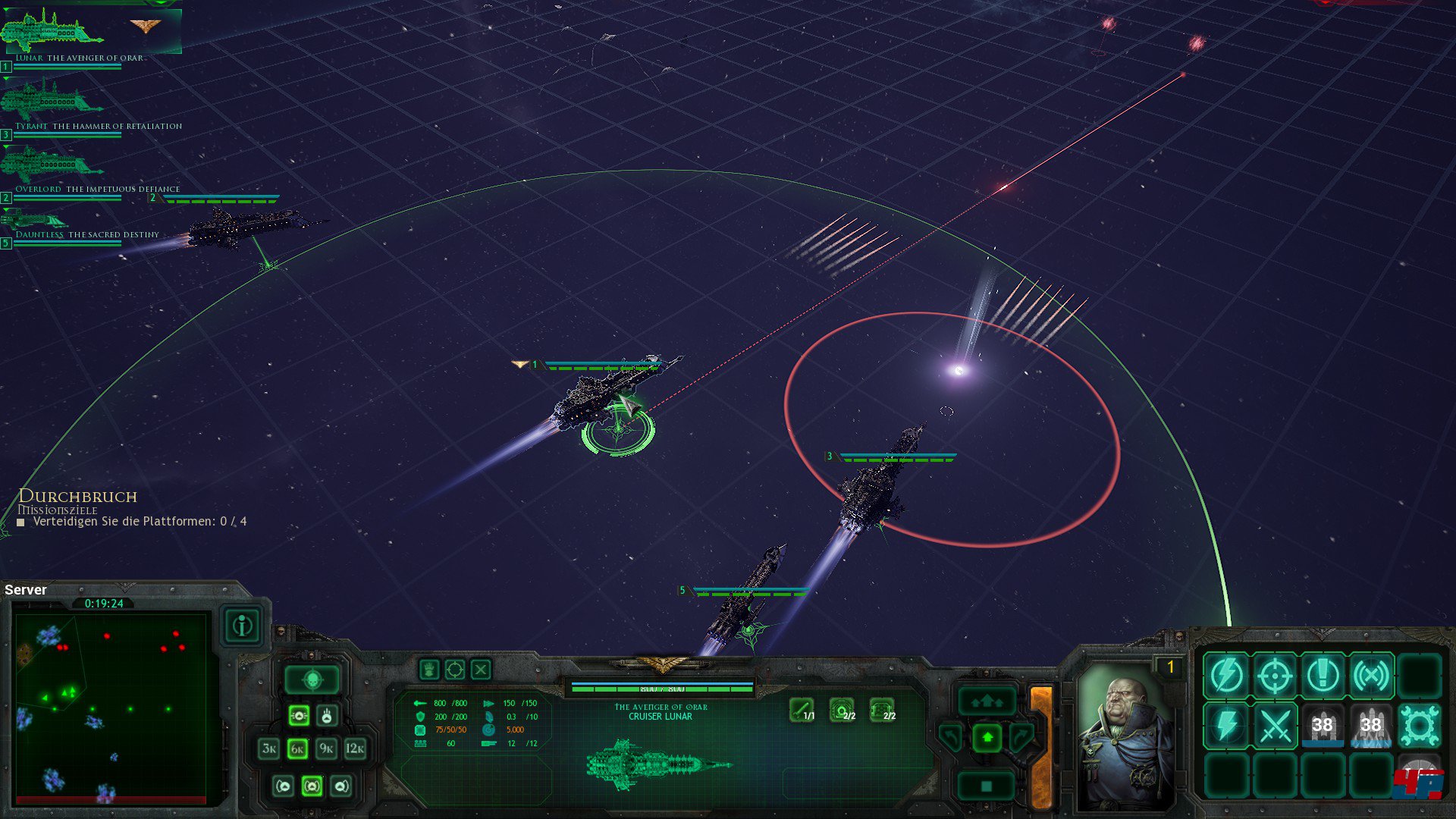Use the crossed swords boarding ability
Image resolution: width=1456 pixels, height=819 pixels.
[1275, 726]
